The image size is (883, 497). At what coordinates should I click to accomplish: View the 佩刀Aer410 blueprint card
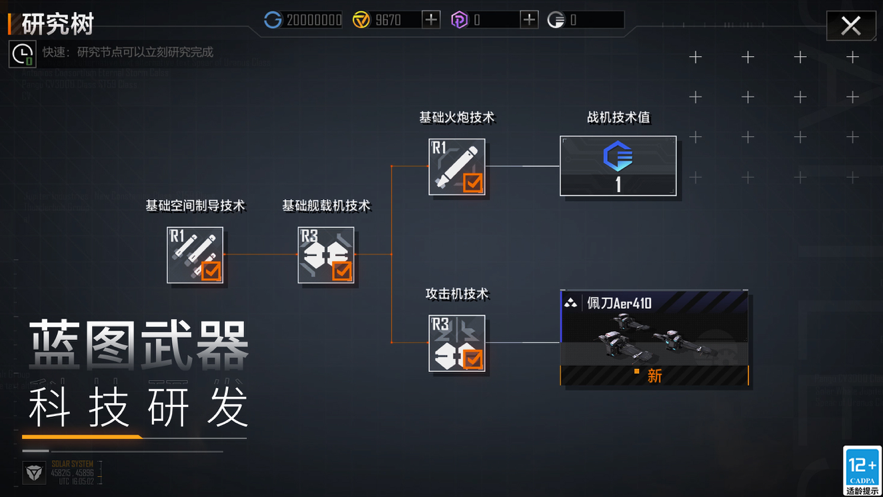[655, 339]
